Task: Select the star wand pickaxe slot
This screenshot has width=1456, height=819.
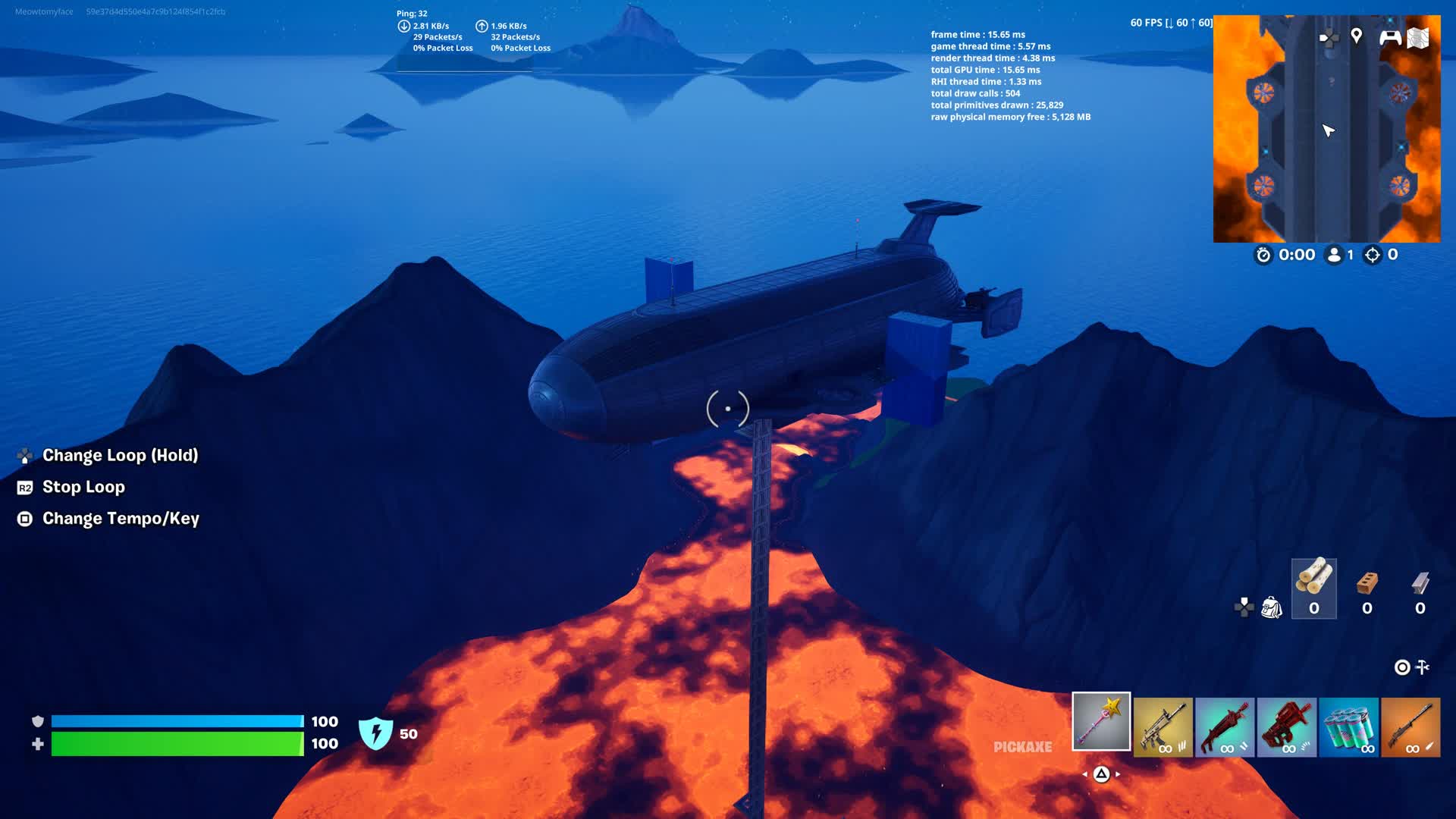Action: click(x=1101, y=721)
